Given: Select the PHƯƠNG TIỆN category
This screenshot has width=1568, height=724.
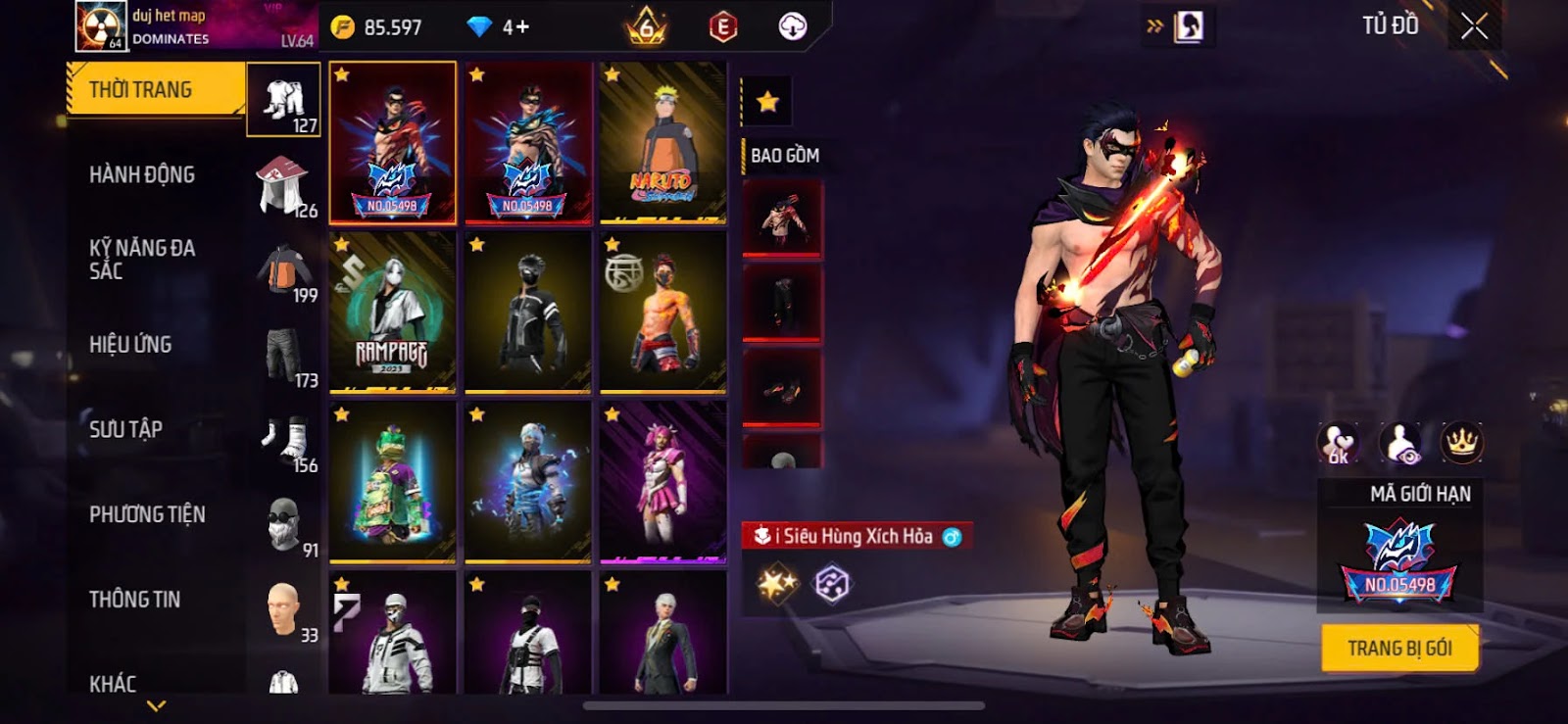Looking at the screenshot, I should click(147, 514).
